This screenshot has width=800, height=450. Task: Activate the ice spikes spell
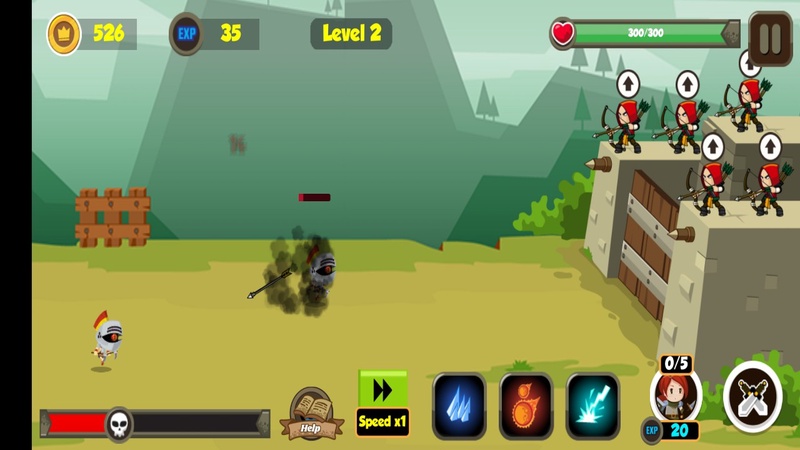coord(459,405)
